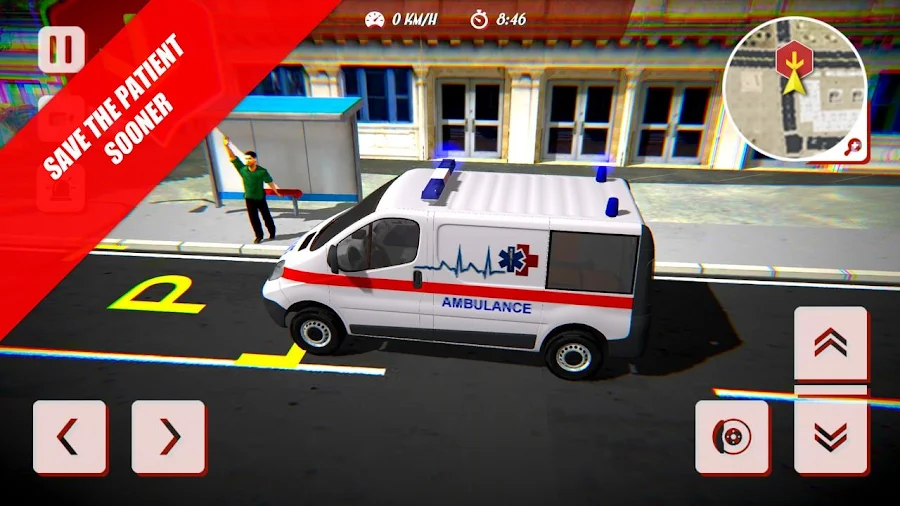Accelerate with the double up-arrow button
Viewport: 900px width, 506px height.
click(830, 343)
